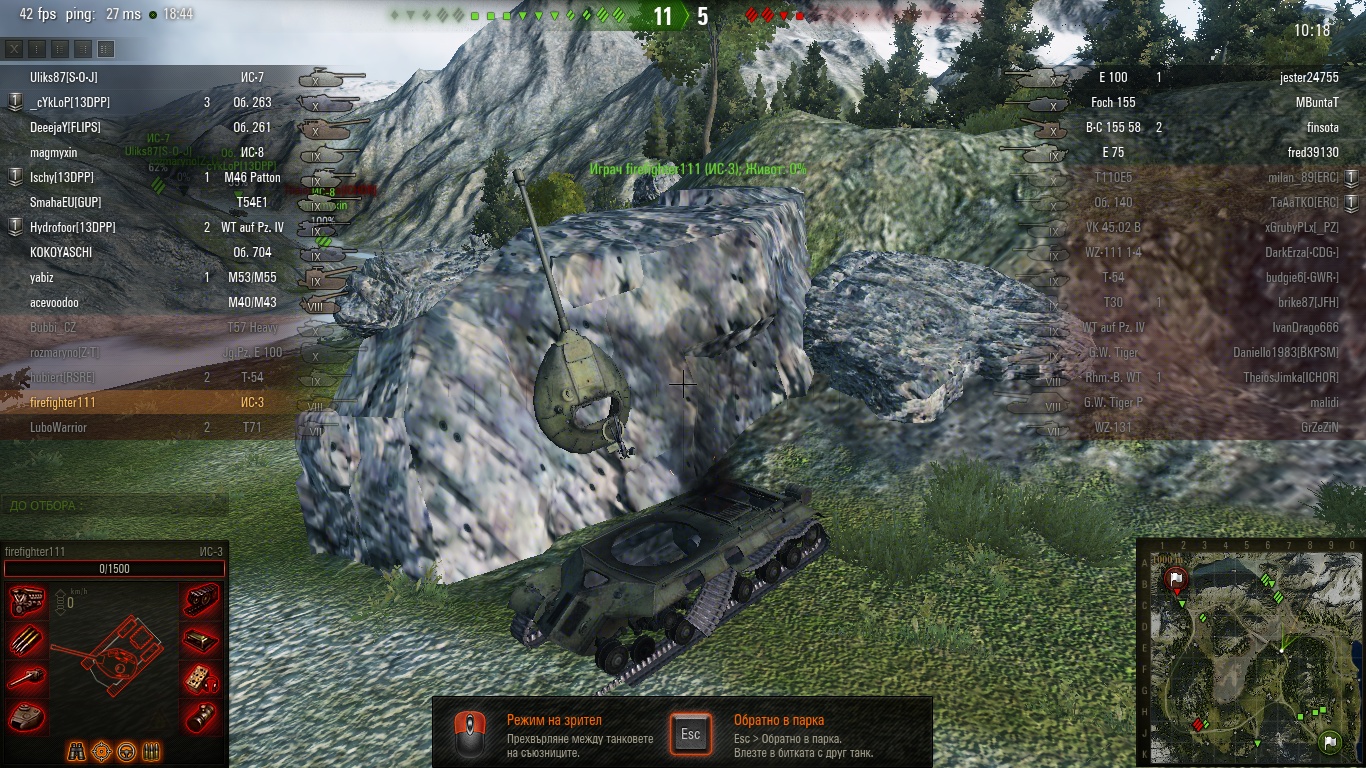Click the tracks module icon
This screenshot has height=768, width=1366.
202,601
